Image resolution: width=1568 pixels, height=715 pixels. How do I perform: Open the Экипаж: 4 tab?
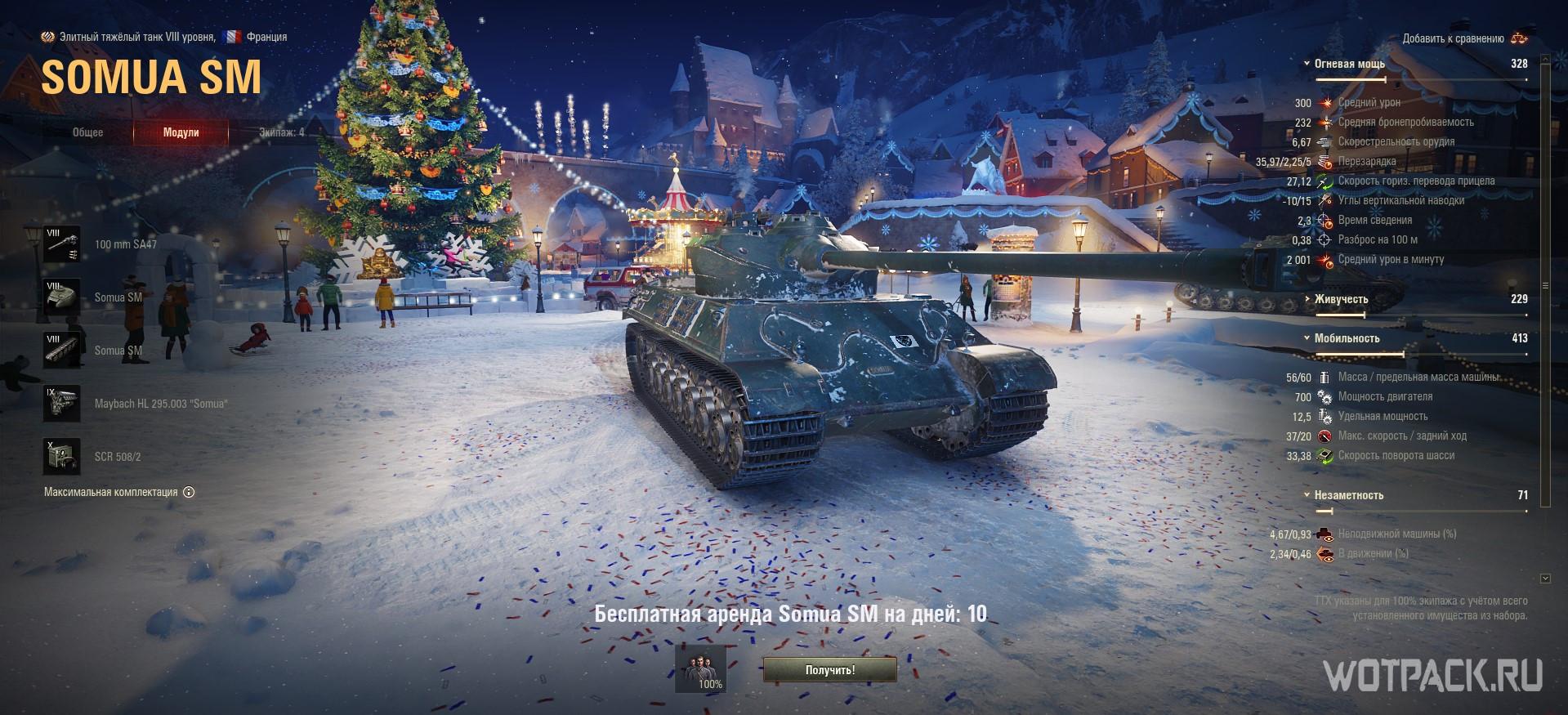[281, 132]
